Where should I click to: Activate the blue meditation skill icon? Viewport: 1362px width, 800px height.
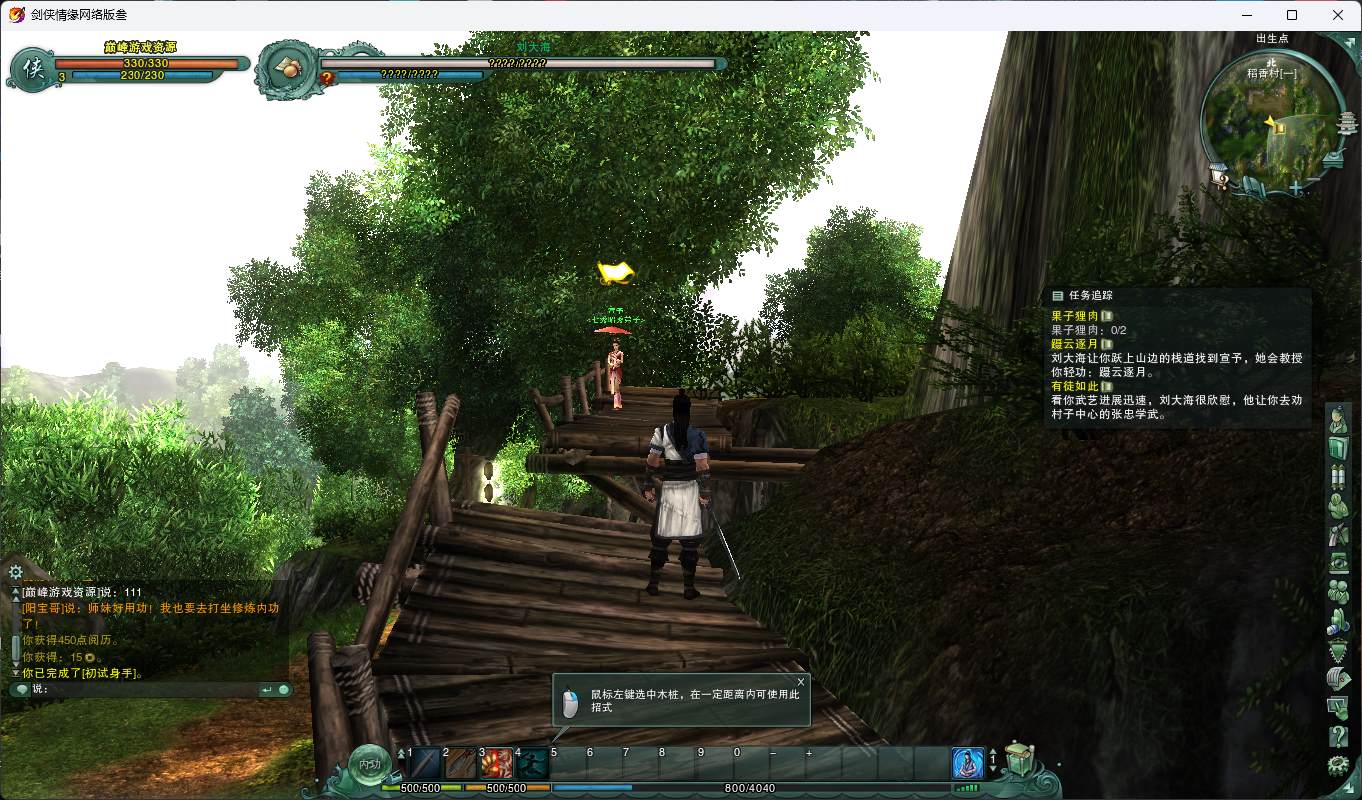click(967, 764)
